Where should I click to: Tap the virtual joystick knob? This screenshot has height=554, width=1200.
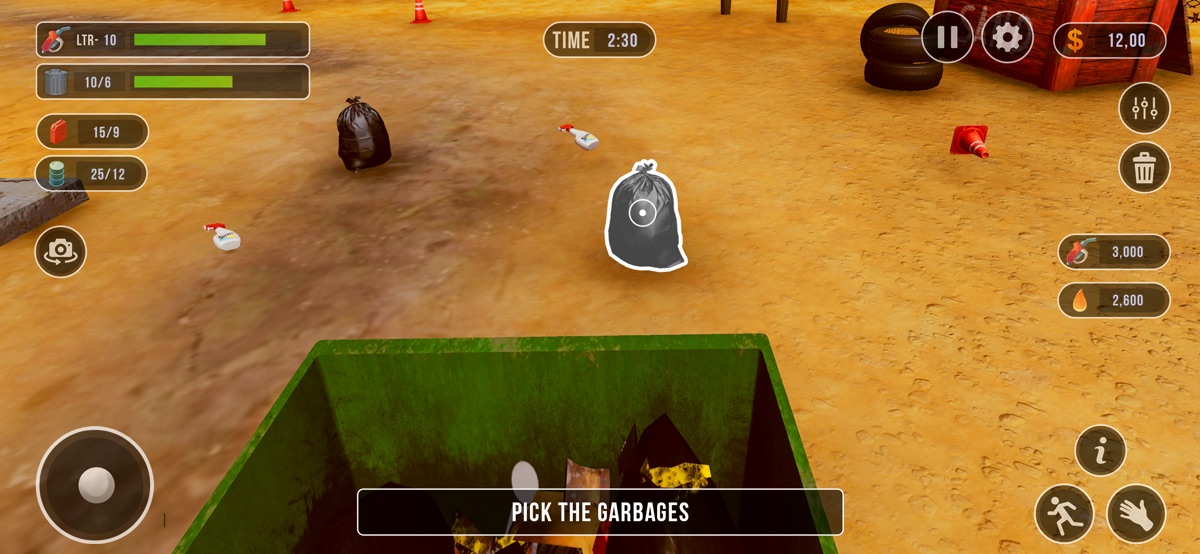tap(96, 485)
